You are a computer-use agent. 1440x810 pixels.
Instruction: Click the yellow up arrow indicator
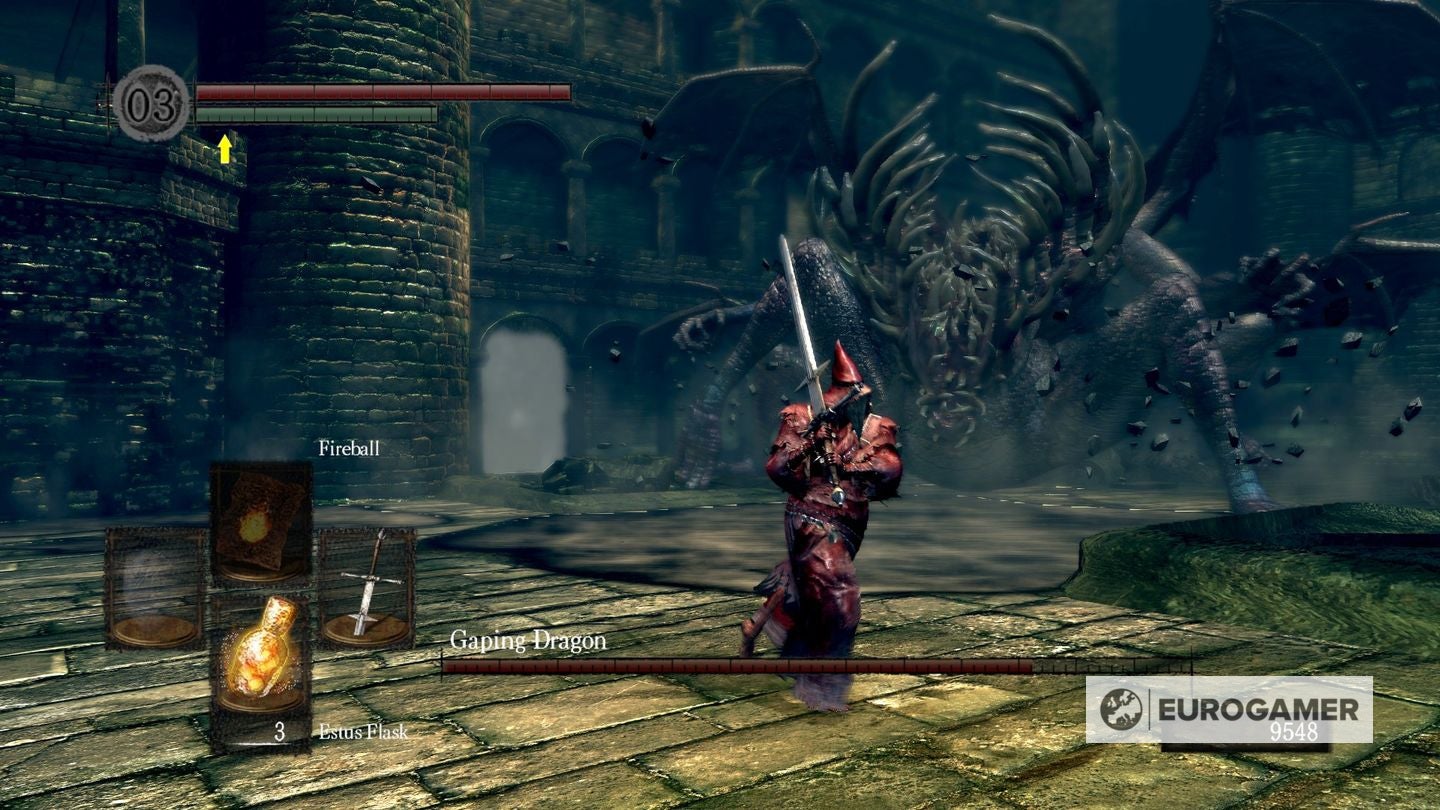(225, 150)
